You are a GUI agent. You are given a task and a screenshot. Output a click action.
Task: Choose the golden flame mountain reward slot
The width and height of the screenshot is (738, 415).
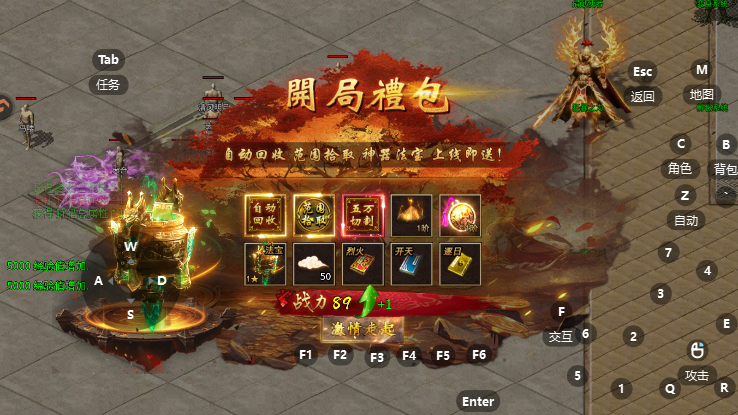click(x=411, y=213)
